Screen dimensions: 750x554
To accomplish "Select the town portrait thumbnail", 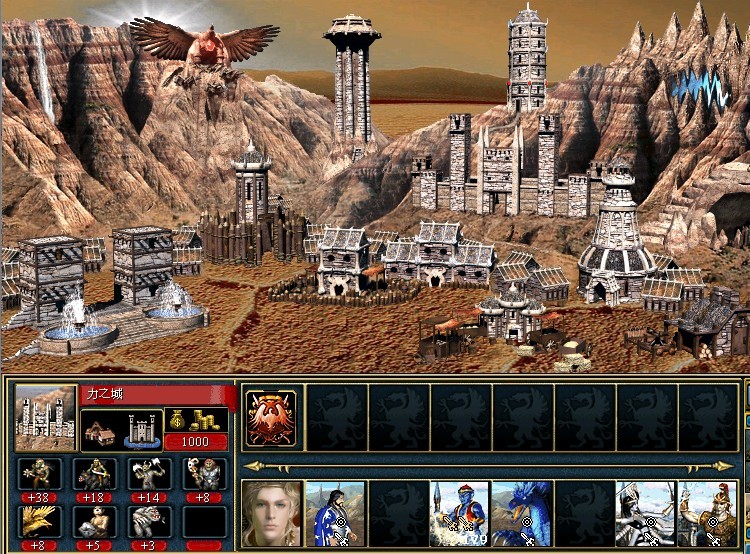I will point(46,417).
